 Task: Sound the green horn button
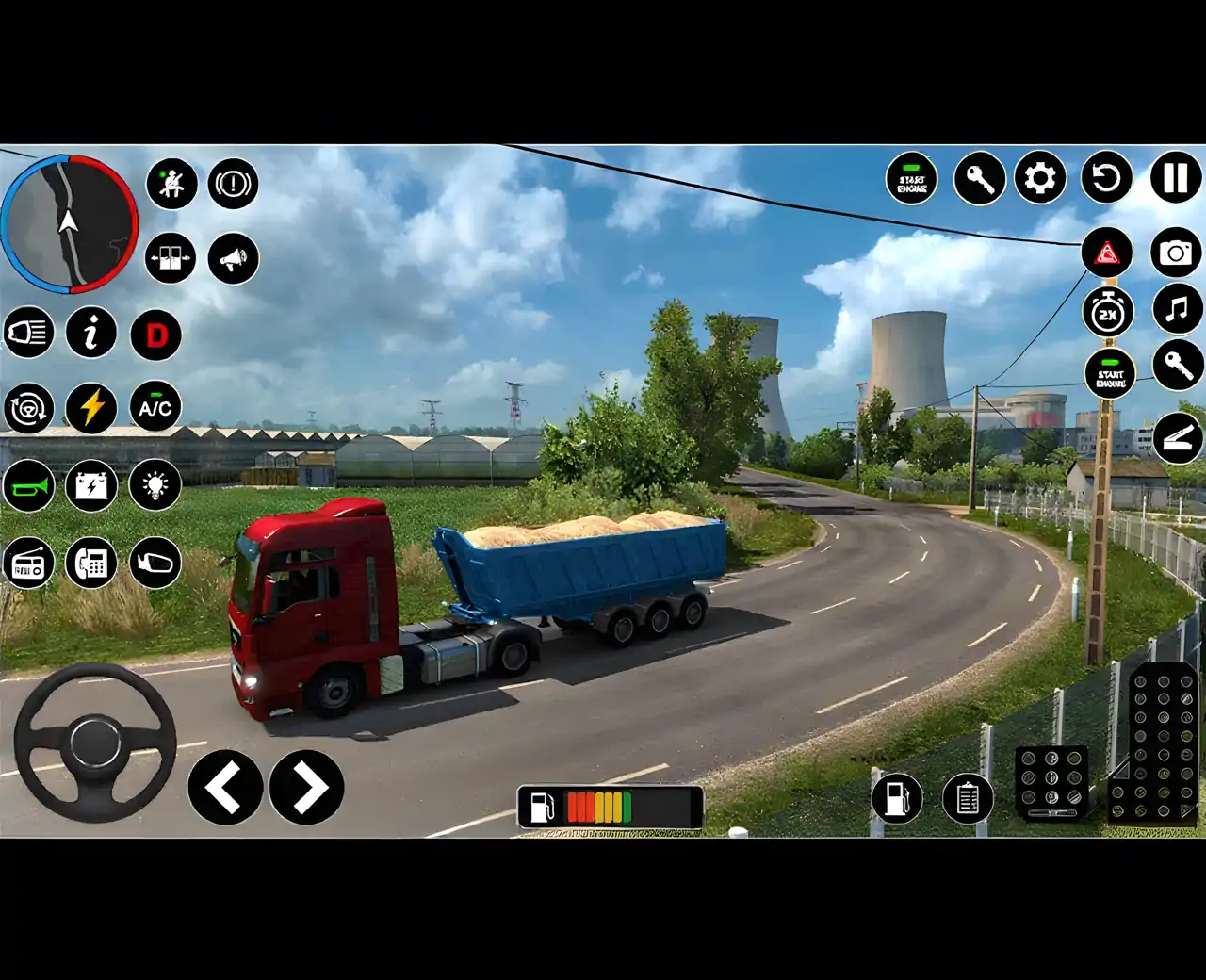coord(28,486)
